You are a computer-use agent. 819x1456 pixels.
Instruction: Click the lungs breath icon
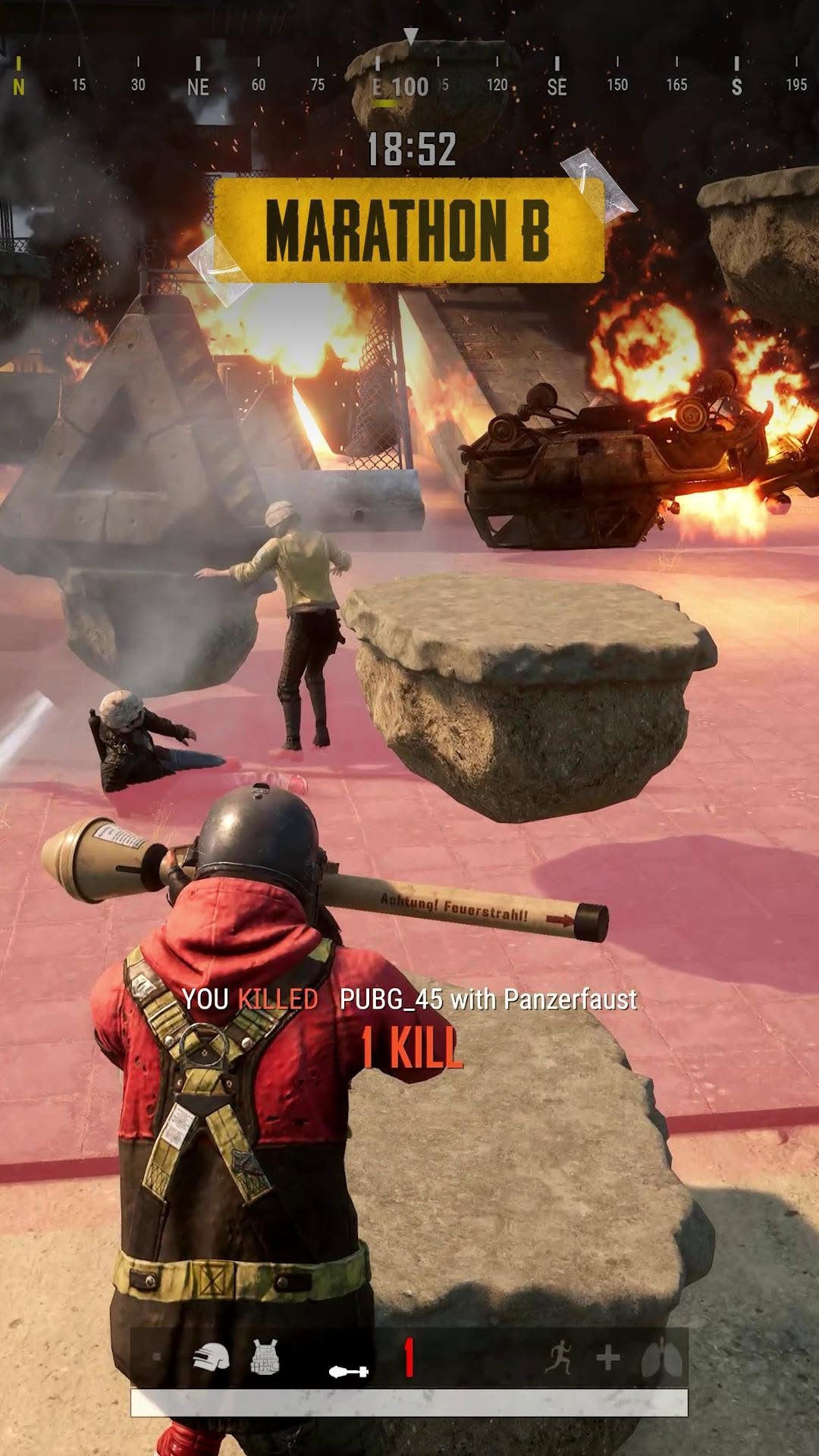pyautogui.click(x=661, y=1358)
